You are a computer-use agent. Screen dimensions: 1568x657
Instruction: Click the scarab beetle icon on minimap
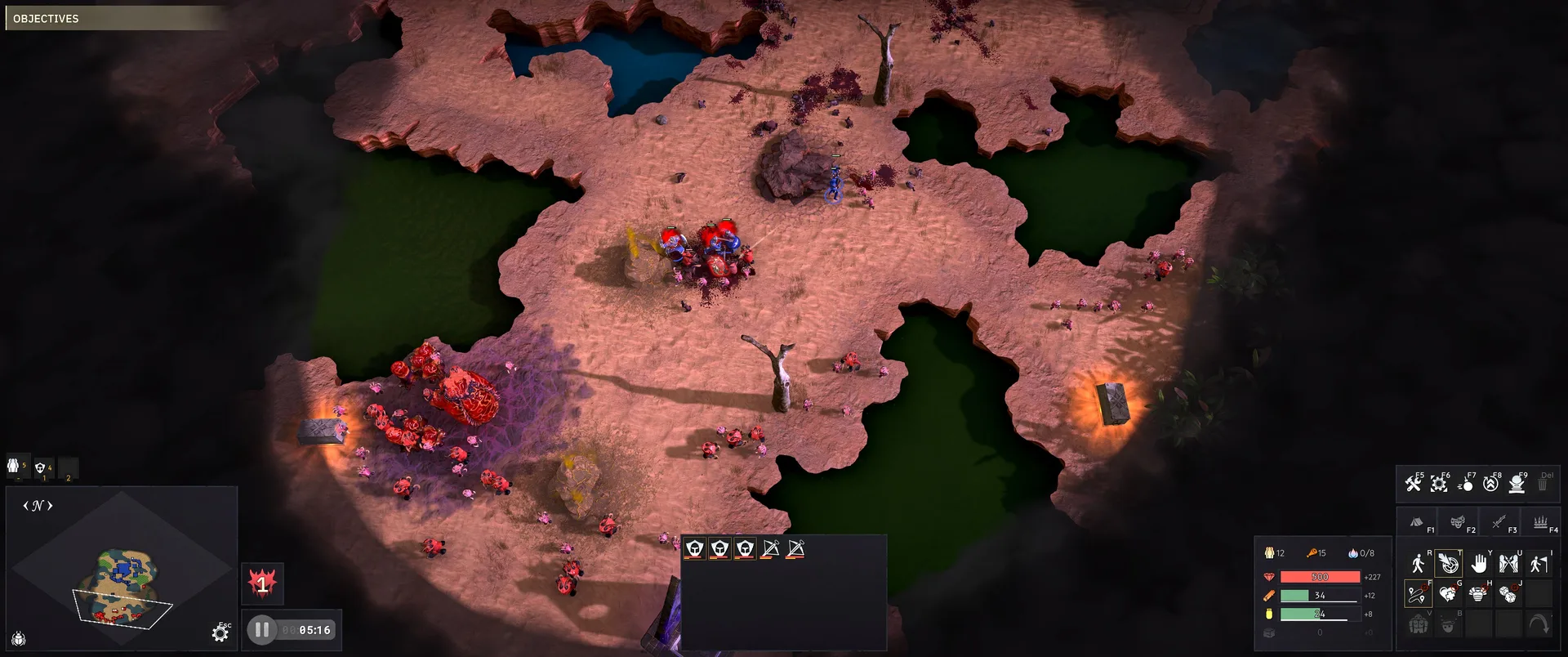pyautogui.click(x=19, y=639)
